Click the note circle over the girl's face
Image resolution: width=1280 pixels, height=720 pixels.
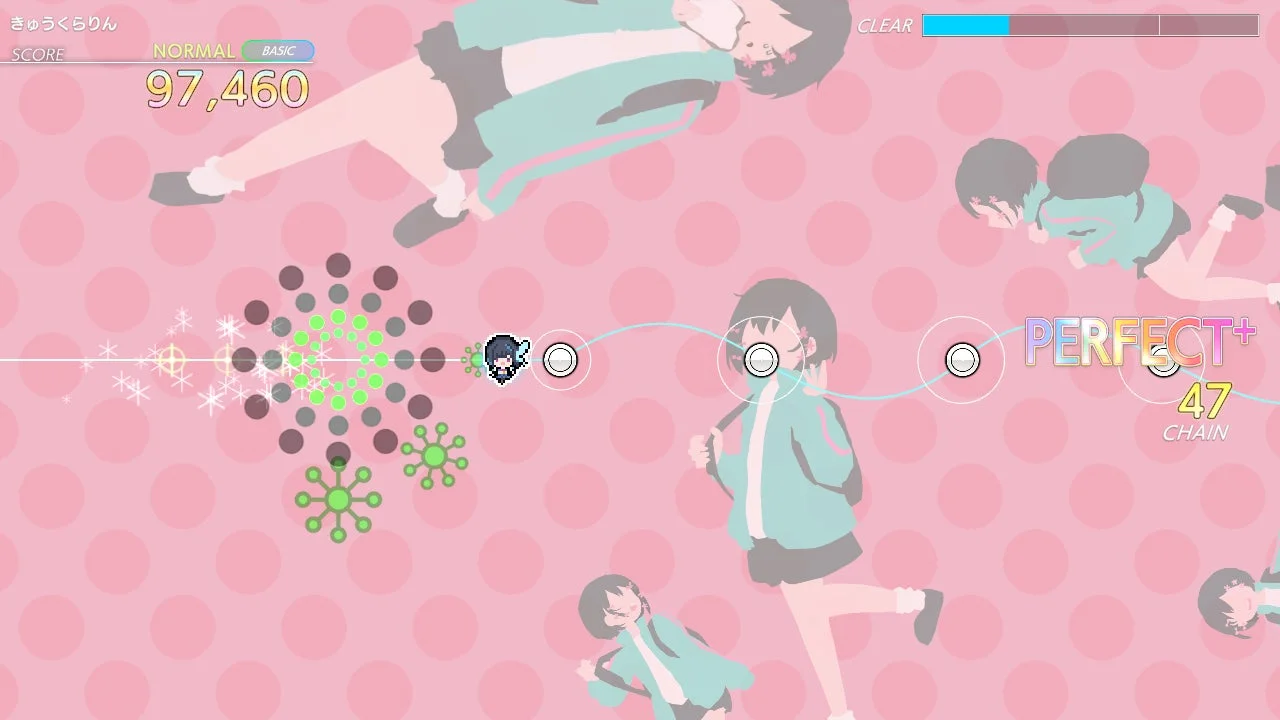761,358
